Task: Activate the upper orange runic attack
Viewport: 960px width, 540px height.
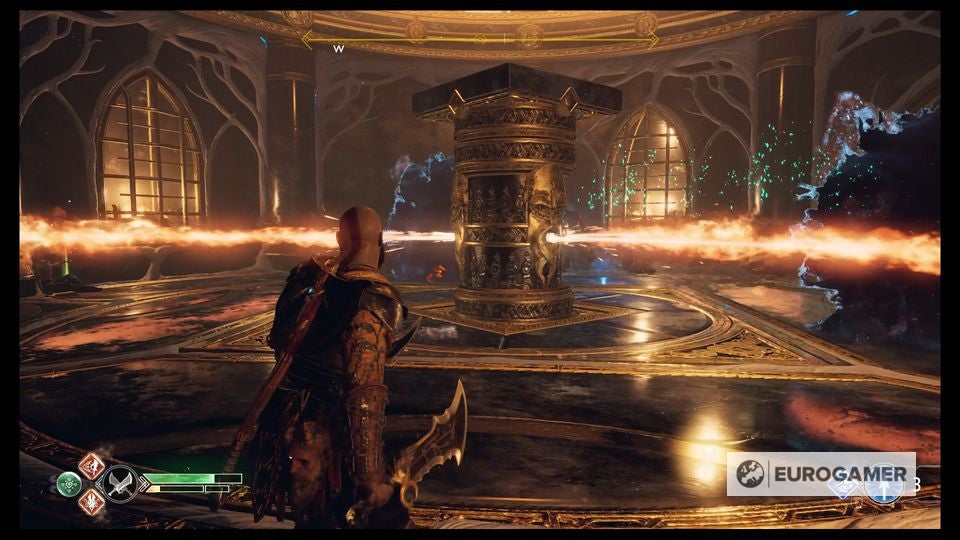Action: tap(92, 466)
